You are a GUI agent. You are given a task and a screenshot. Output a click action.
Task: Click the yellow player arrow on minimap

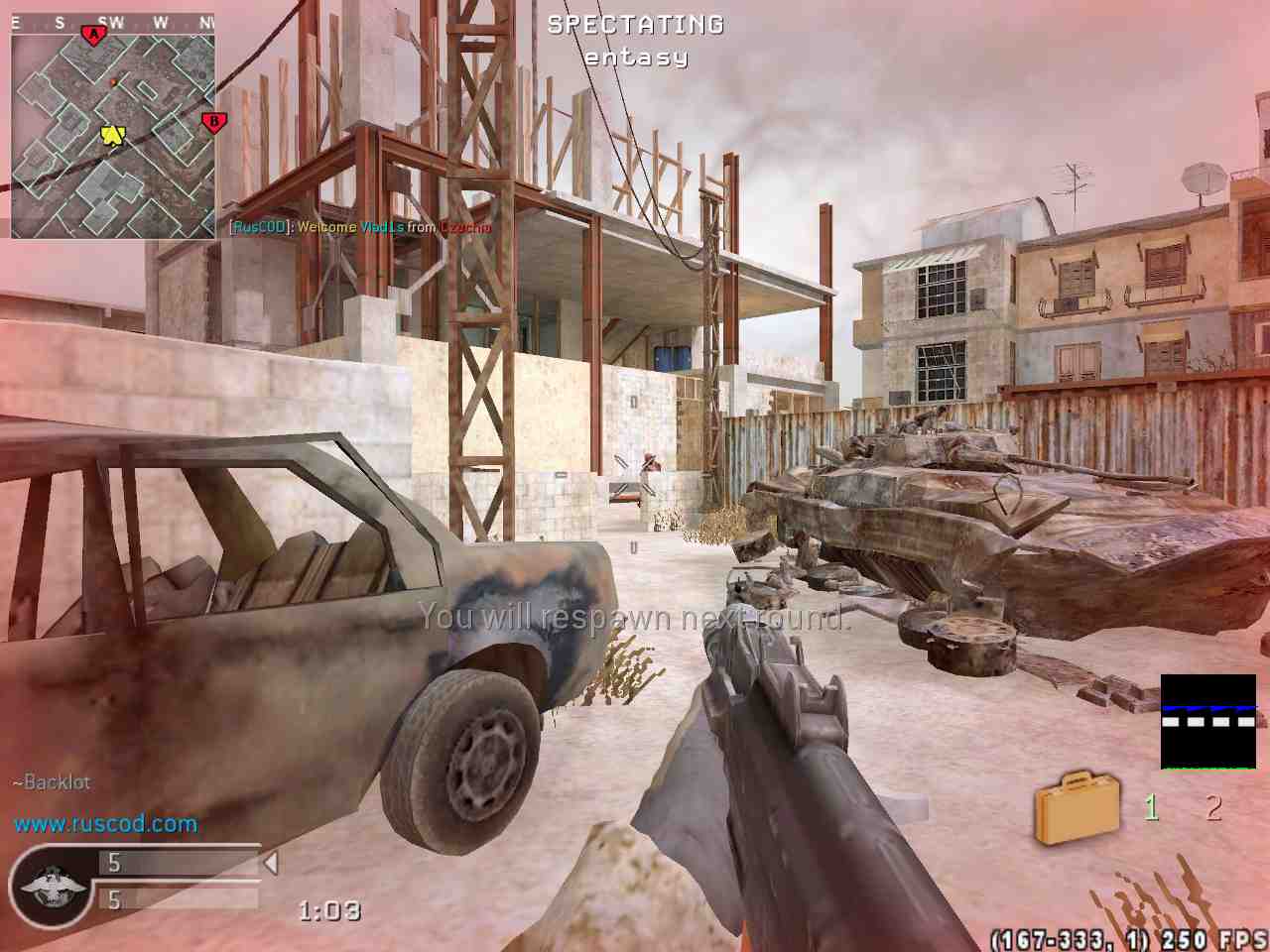click(x=112, y=135)
